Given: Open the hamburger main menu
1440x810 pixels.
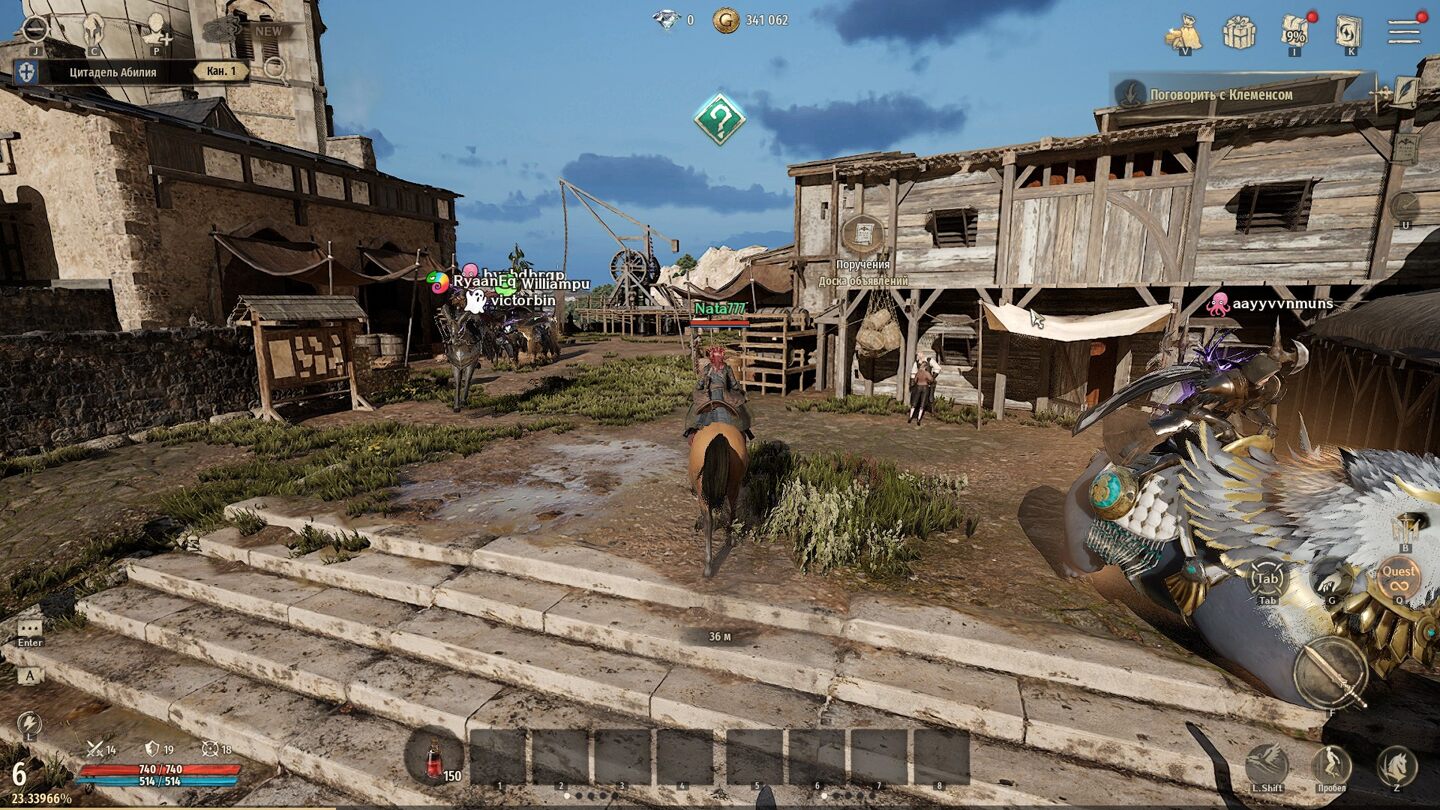Looking at the screenshot, I should click(1404, 31).
